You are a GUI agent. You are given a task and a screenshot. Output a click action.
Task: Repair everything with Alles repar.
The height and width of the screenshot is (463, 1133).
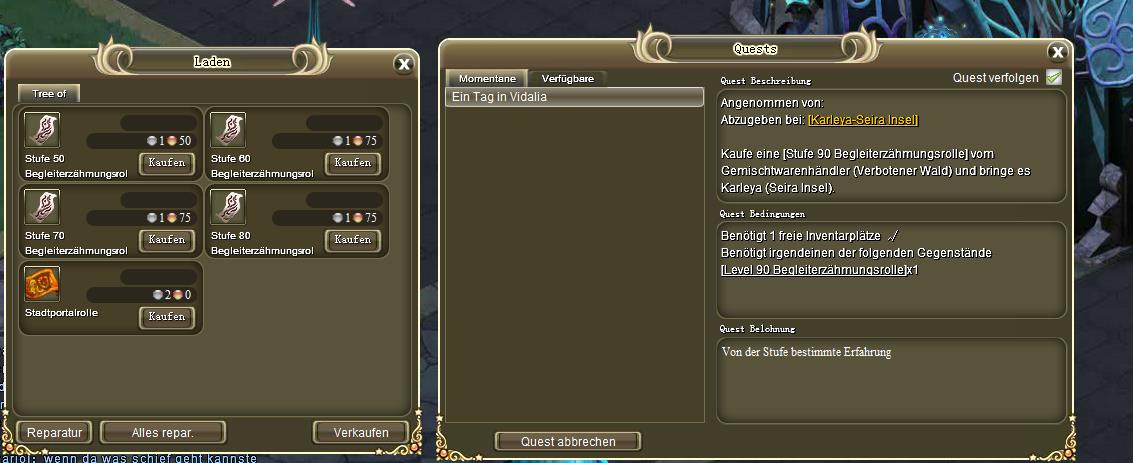pyautogui.click(x=163, y=432)
